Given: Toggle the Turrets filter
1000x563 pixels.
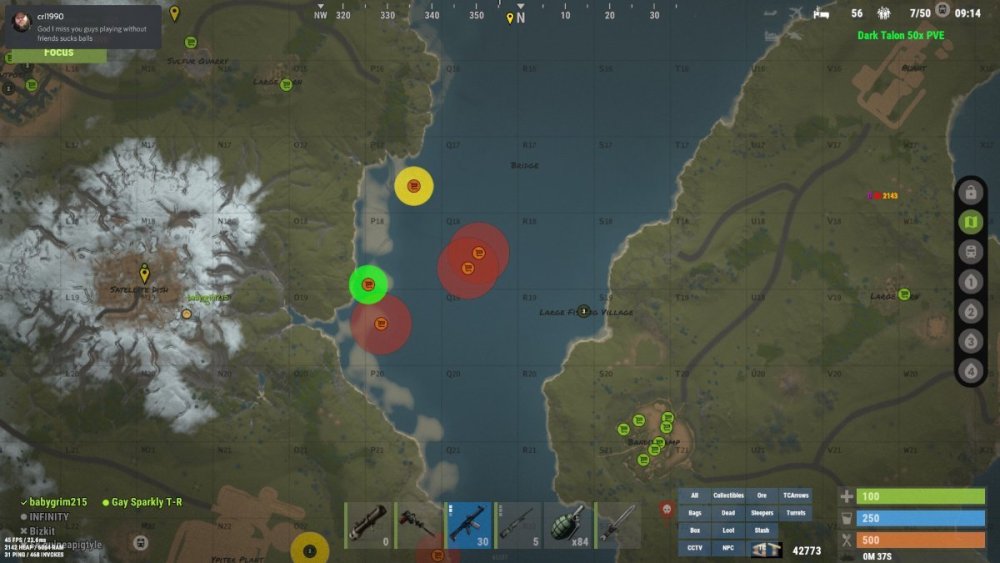Looking at the screenshot, I should pyautogui.click(x=796, y=513).
